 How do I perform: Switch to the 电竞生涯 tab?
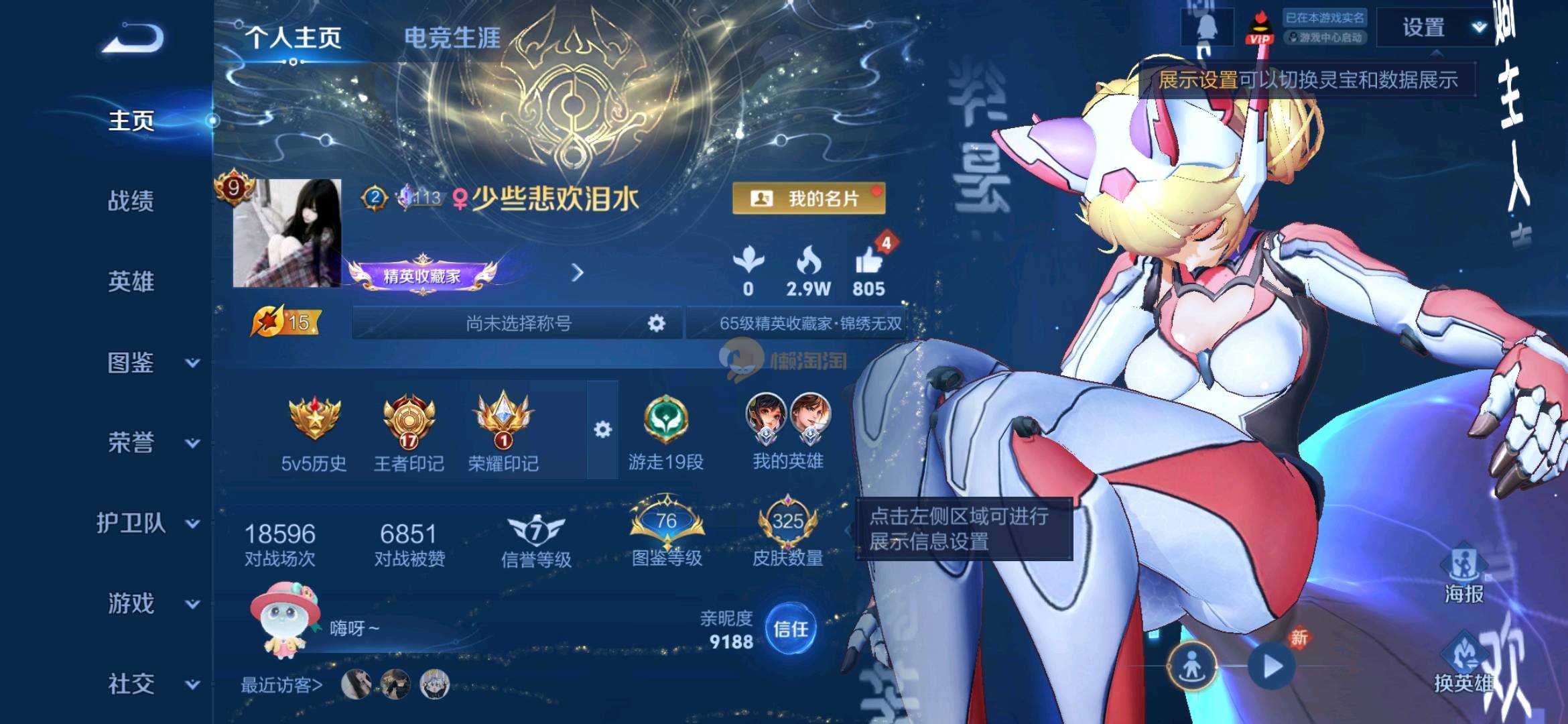[452, 38]
